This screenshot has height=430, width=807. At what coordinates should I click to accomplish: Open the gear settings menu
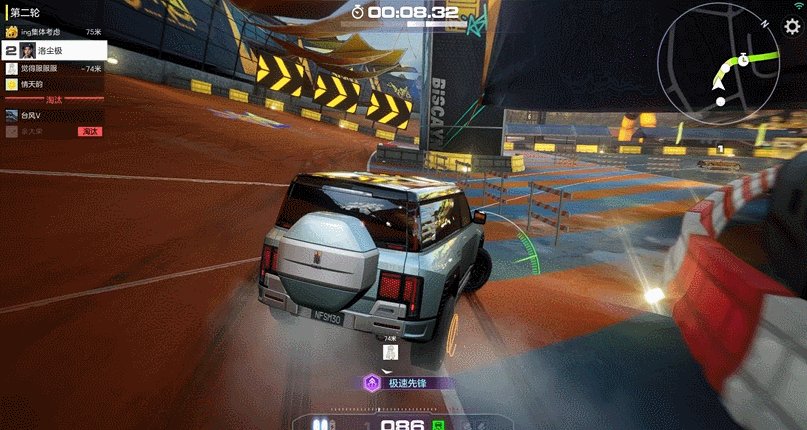[x=792, y=27]
